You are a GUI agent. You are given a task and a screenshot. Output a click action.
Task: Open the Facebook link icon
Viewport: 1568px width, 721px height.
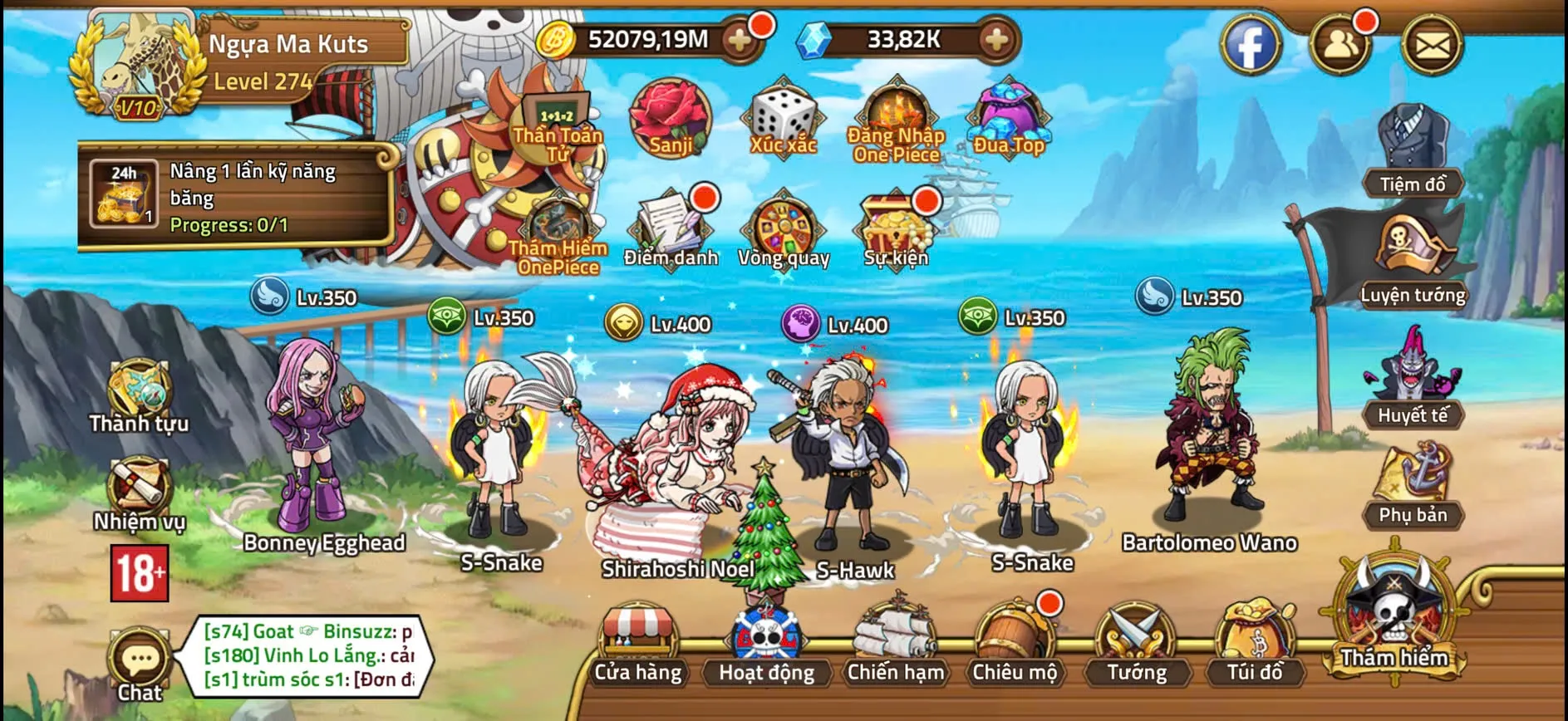click(1251, 46)
